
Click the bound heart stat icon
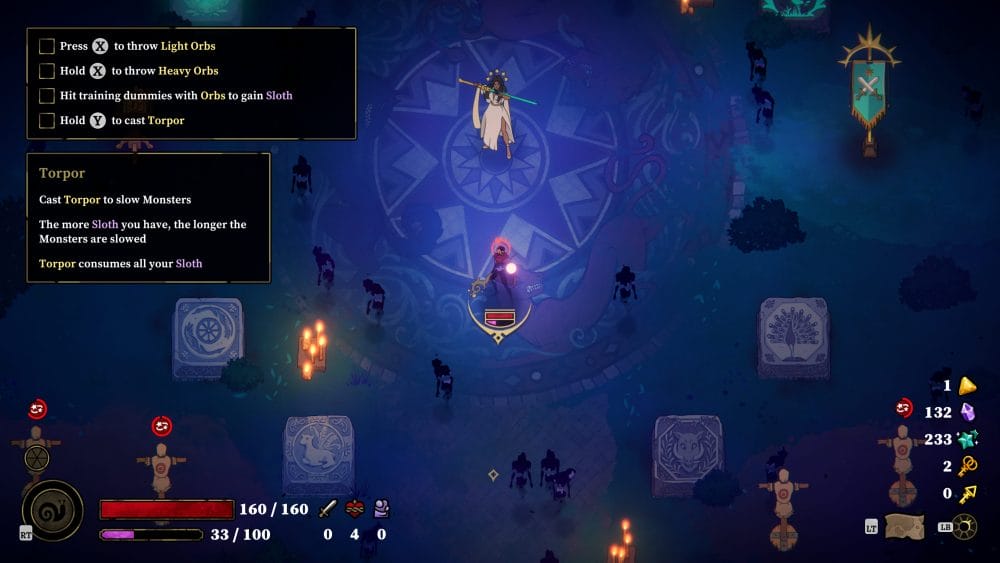point(354,509)
